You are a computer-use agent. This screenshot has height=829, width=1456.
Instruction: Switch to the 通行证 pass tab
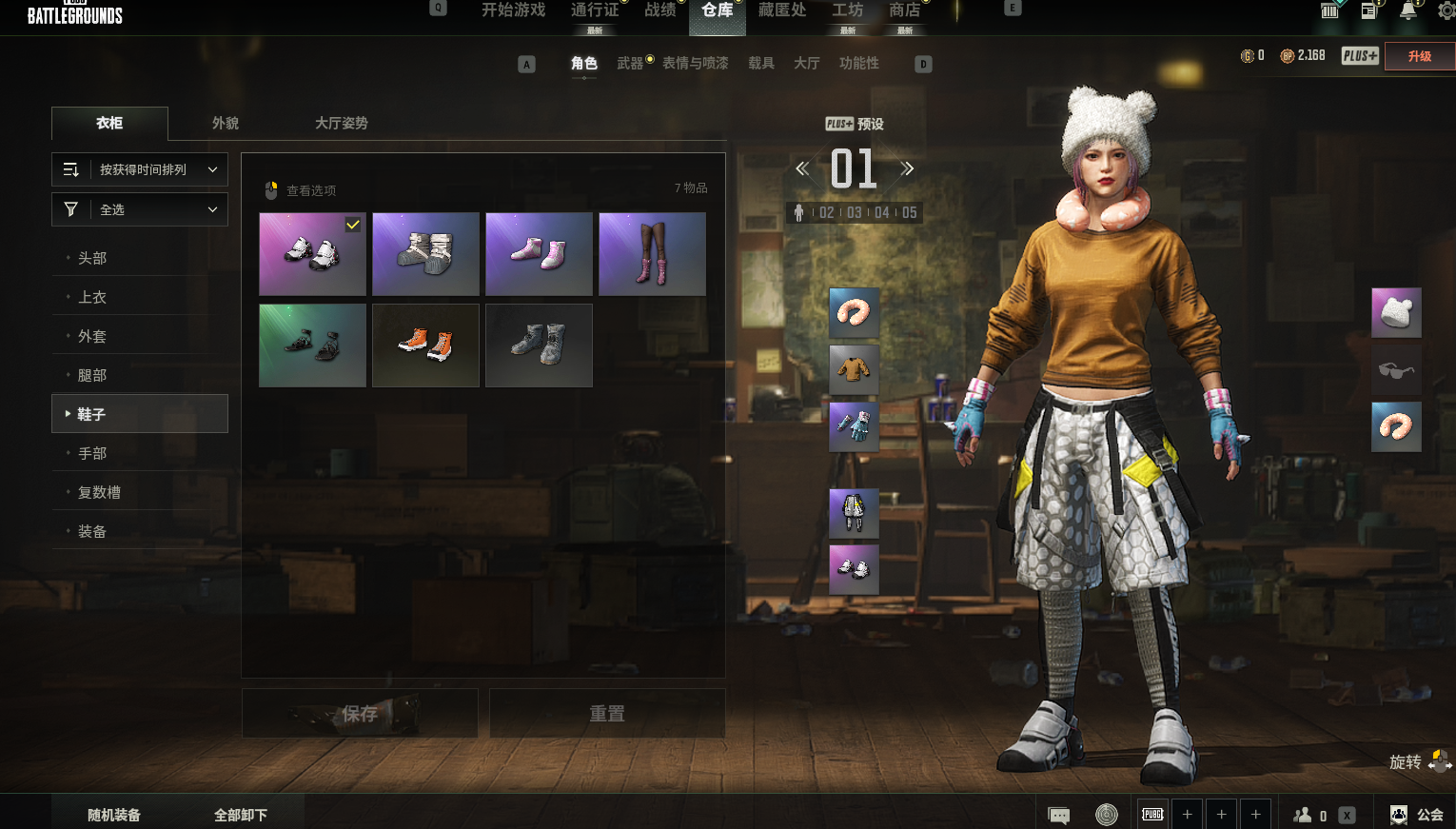point(595,10)
